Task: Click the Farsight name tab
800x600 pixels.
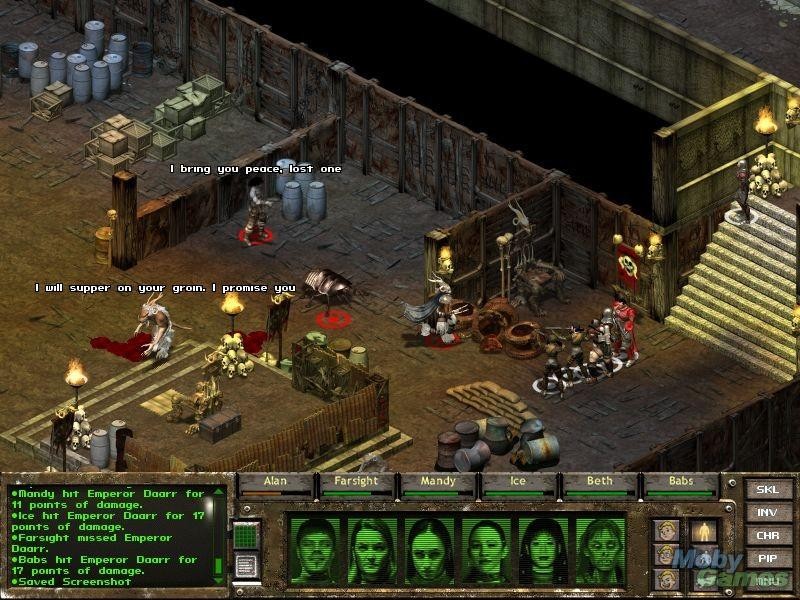Action: click(357, 482)
